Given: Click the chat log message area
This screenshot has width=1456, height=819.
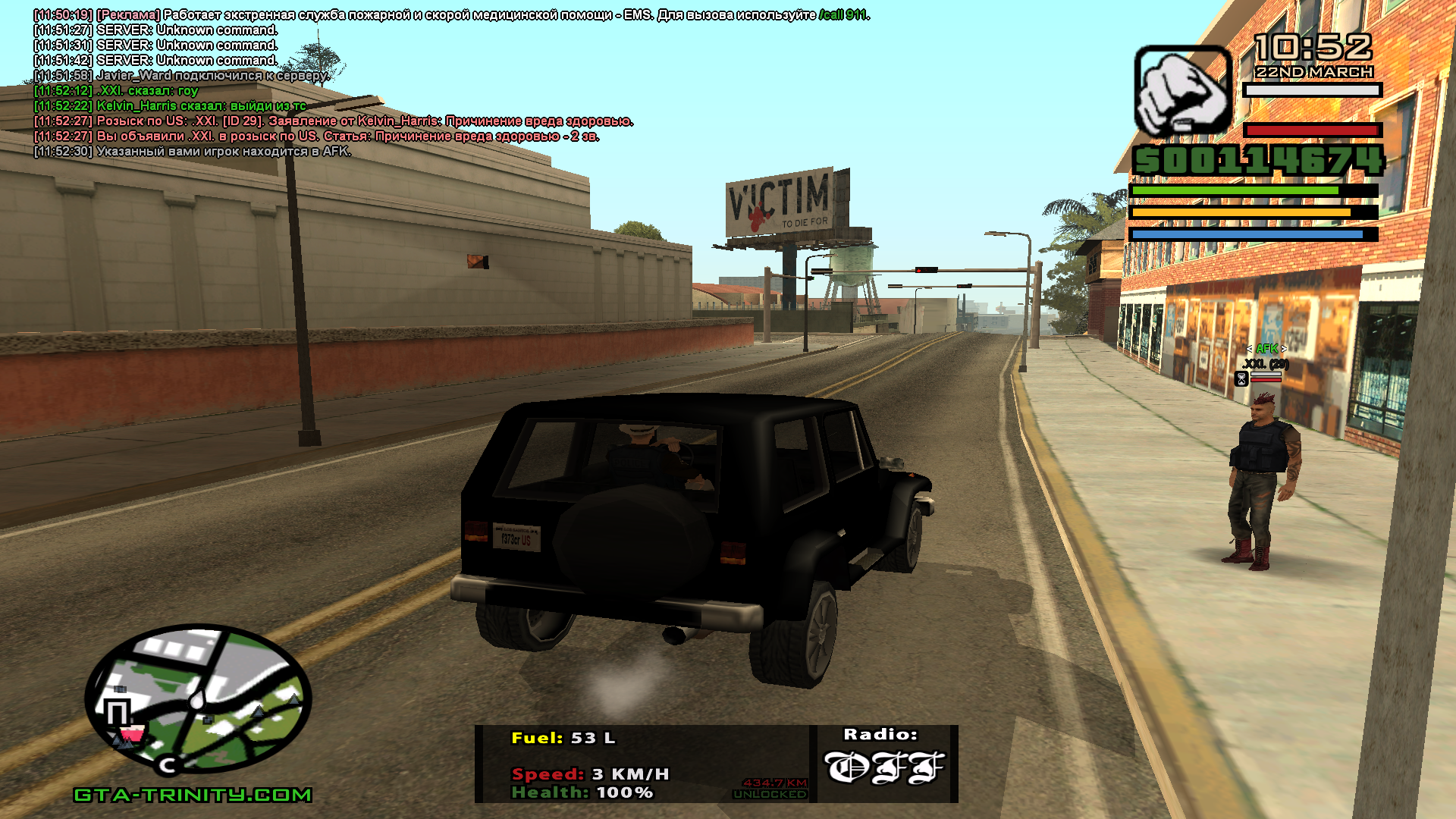Looking at the screenshot, I should pos(334,83).
